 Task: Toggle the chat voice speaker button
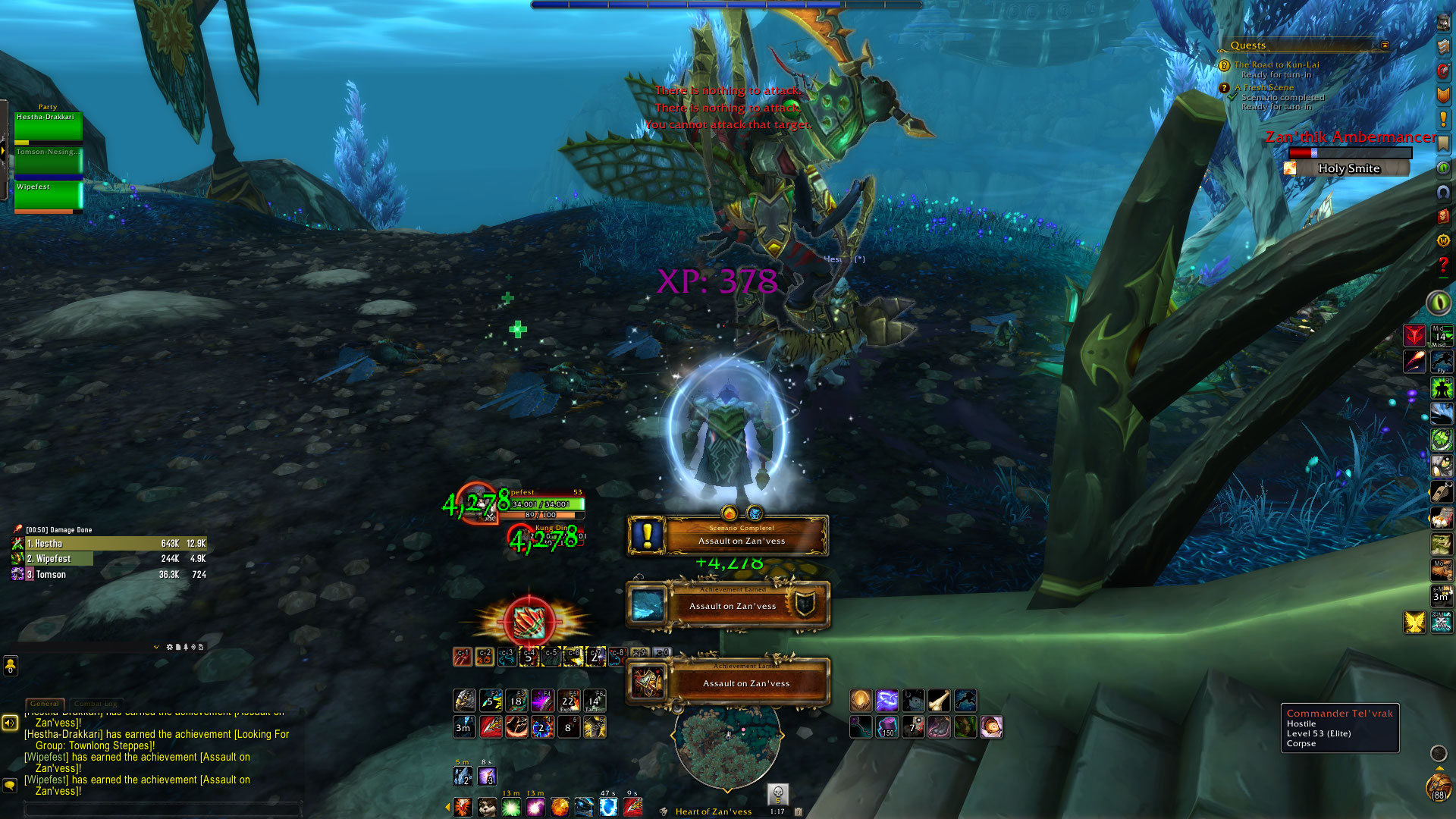[10, 723]
